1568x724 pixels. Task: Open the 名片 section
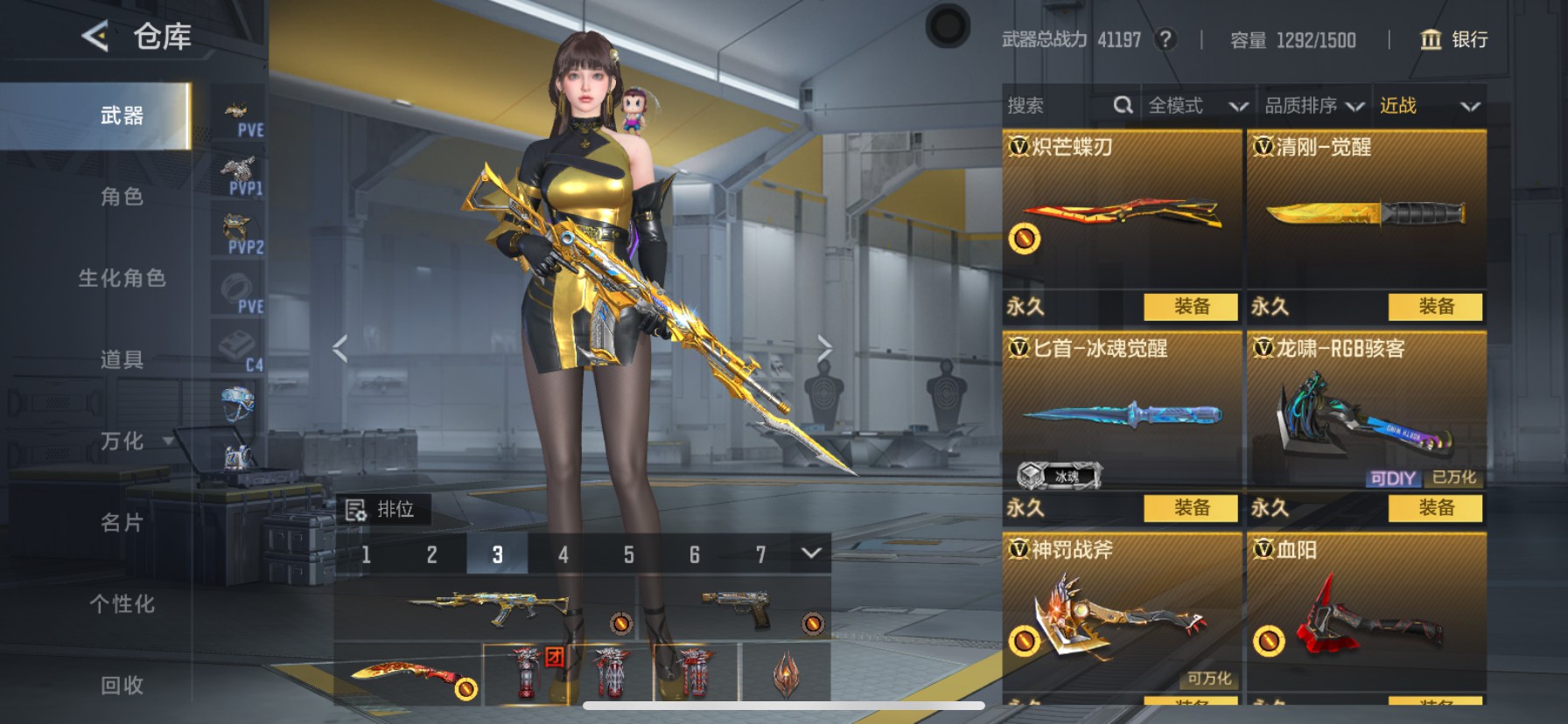click(122, 523)
